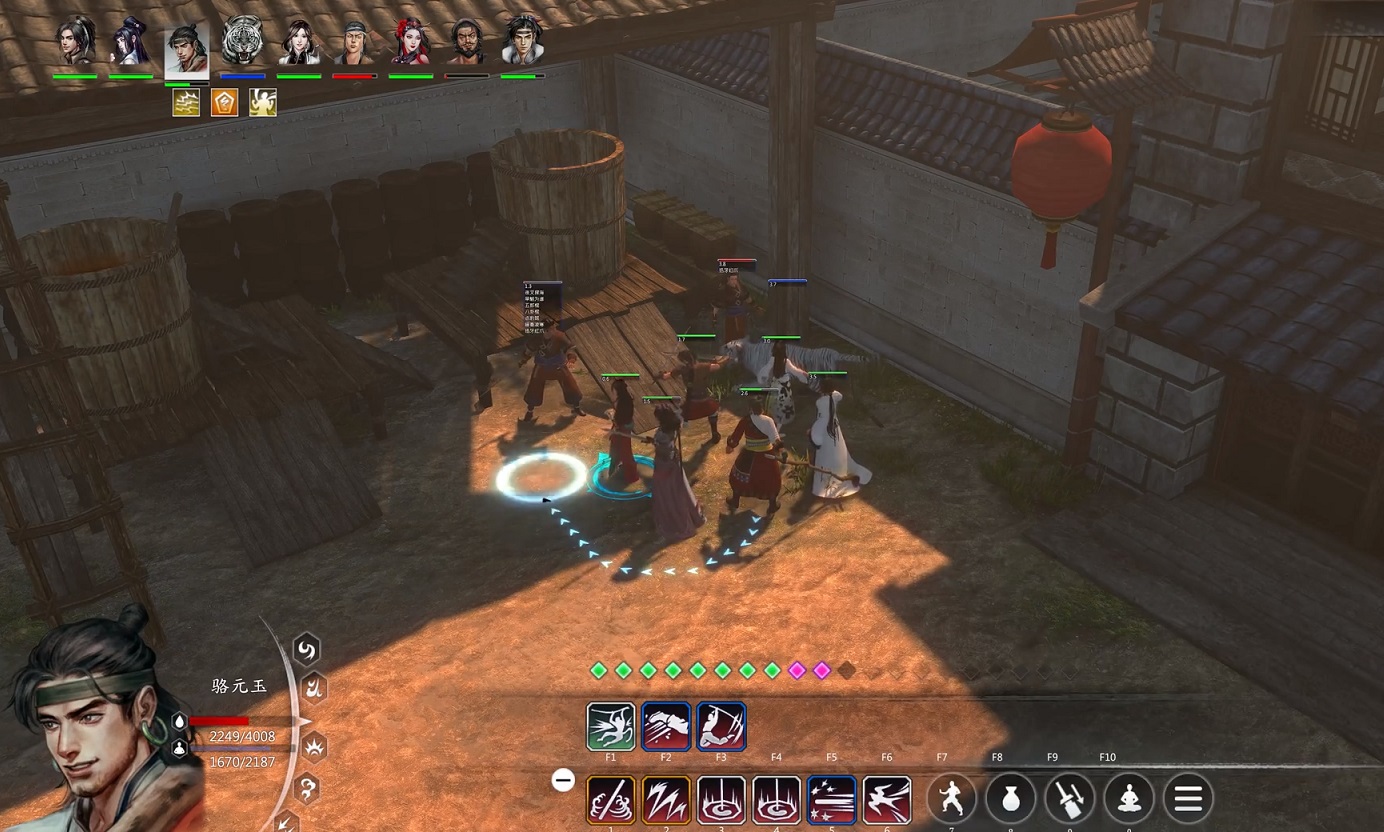Use the blue-bordered star dash skill
The height and width of the screenshot is (832, 1384).
coord(831,800)
